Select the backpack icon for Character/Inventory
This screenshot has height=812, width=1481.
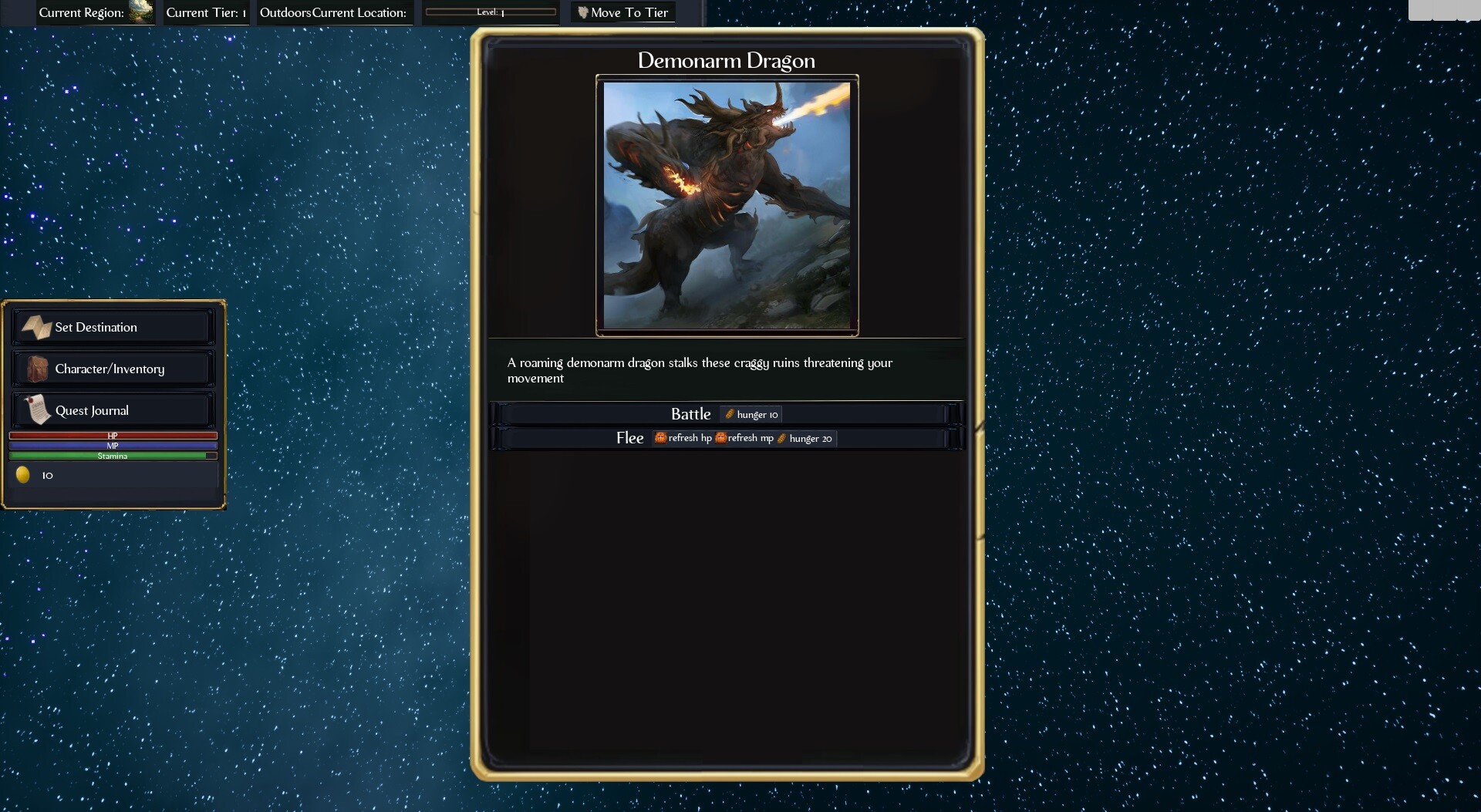(x=38, y=369)
